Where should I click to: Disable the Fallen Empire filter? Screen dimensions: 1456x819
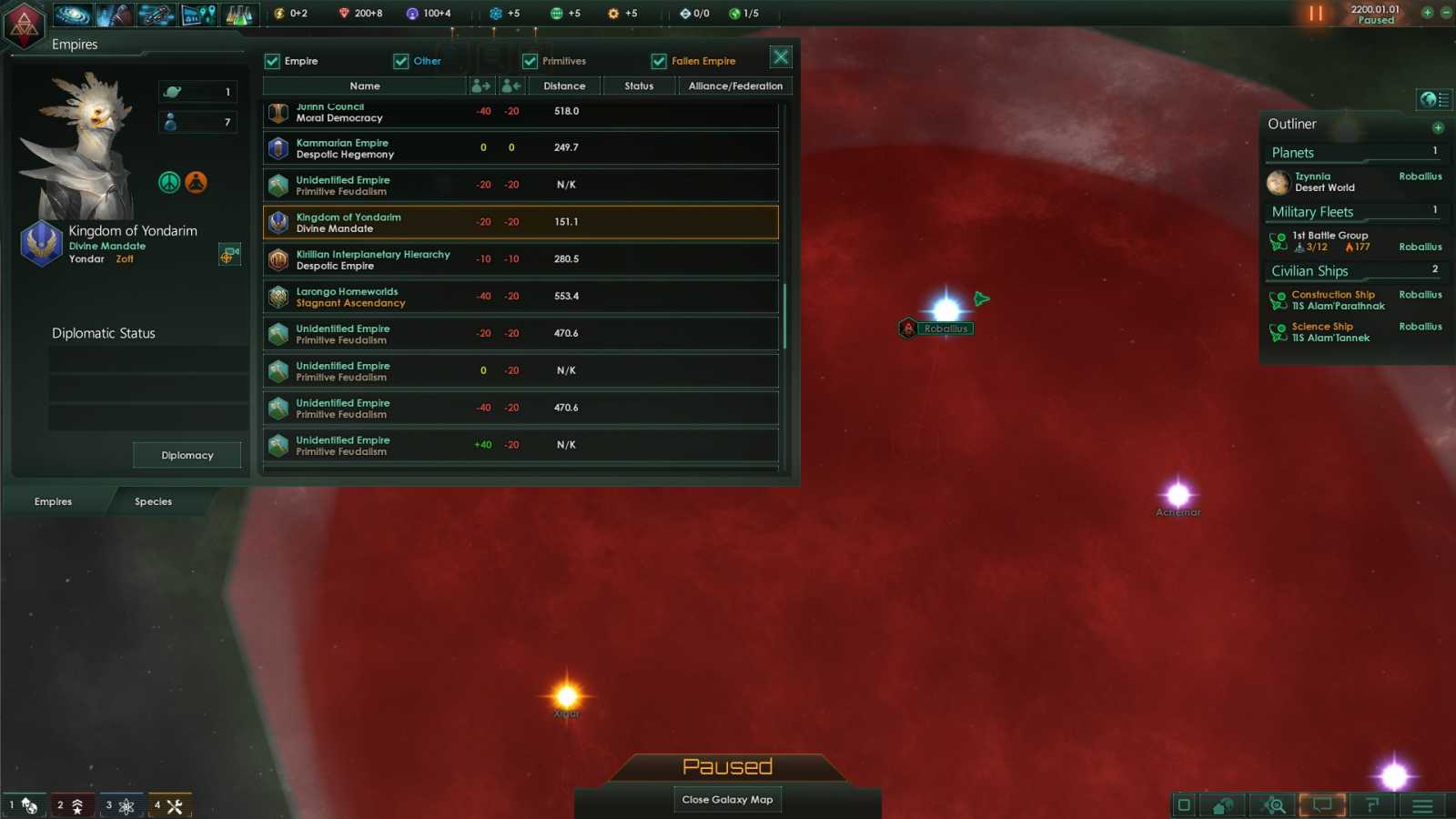tap(659, 61)
